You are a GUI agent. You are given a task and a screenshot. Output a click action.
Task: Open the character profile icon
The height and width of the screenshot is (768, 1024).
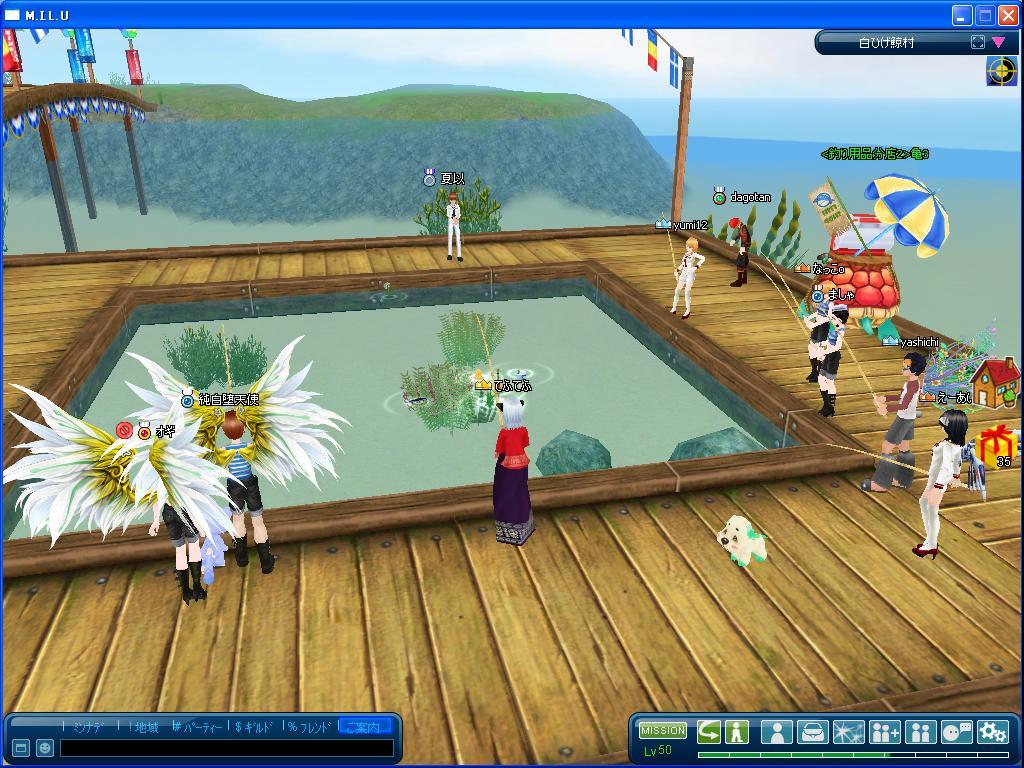click(776, 732)
